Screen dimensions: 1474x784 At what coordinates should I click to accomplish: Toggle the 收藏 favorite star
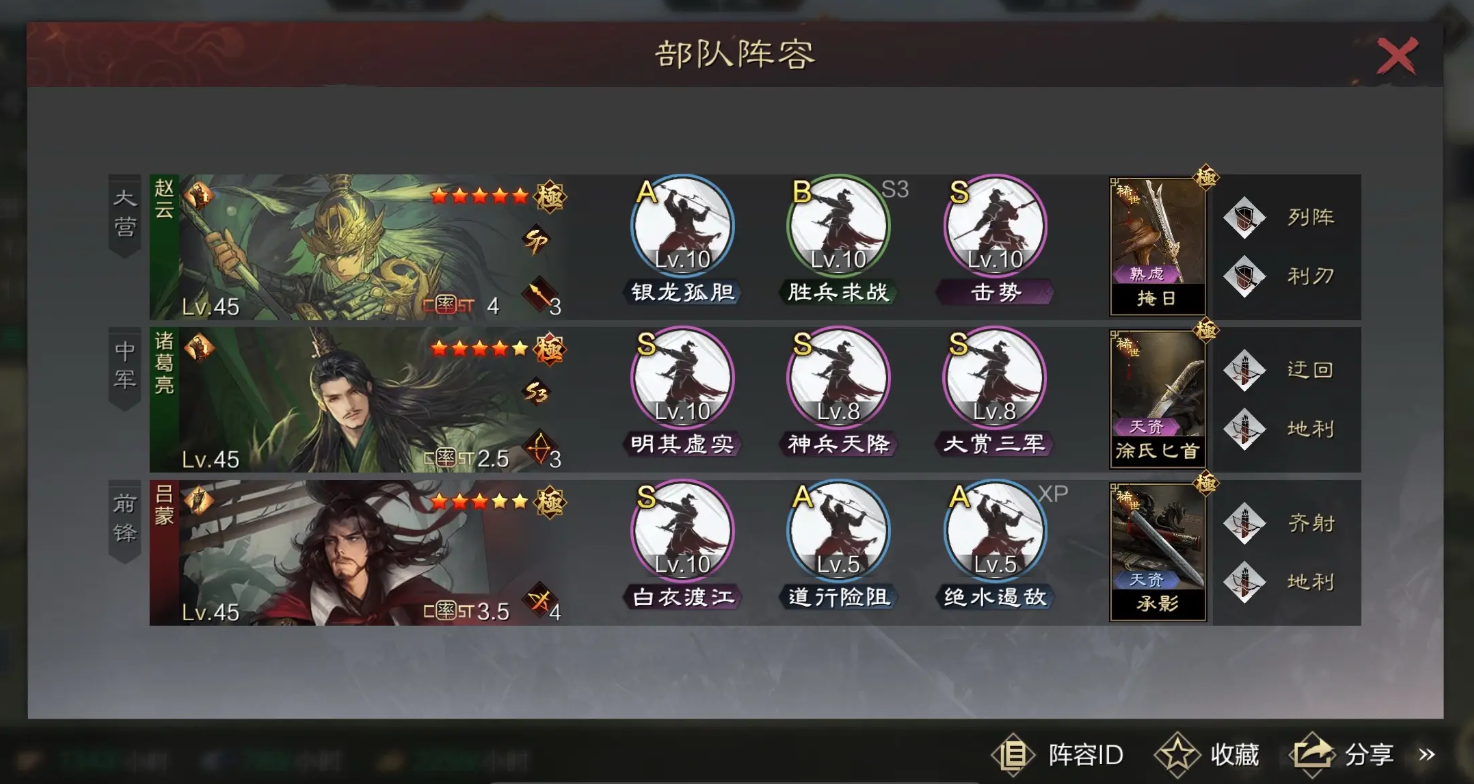click(x=1180, y=755)
